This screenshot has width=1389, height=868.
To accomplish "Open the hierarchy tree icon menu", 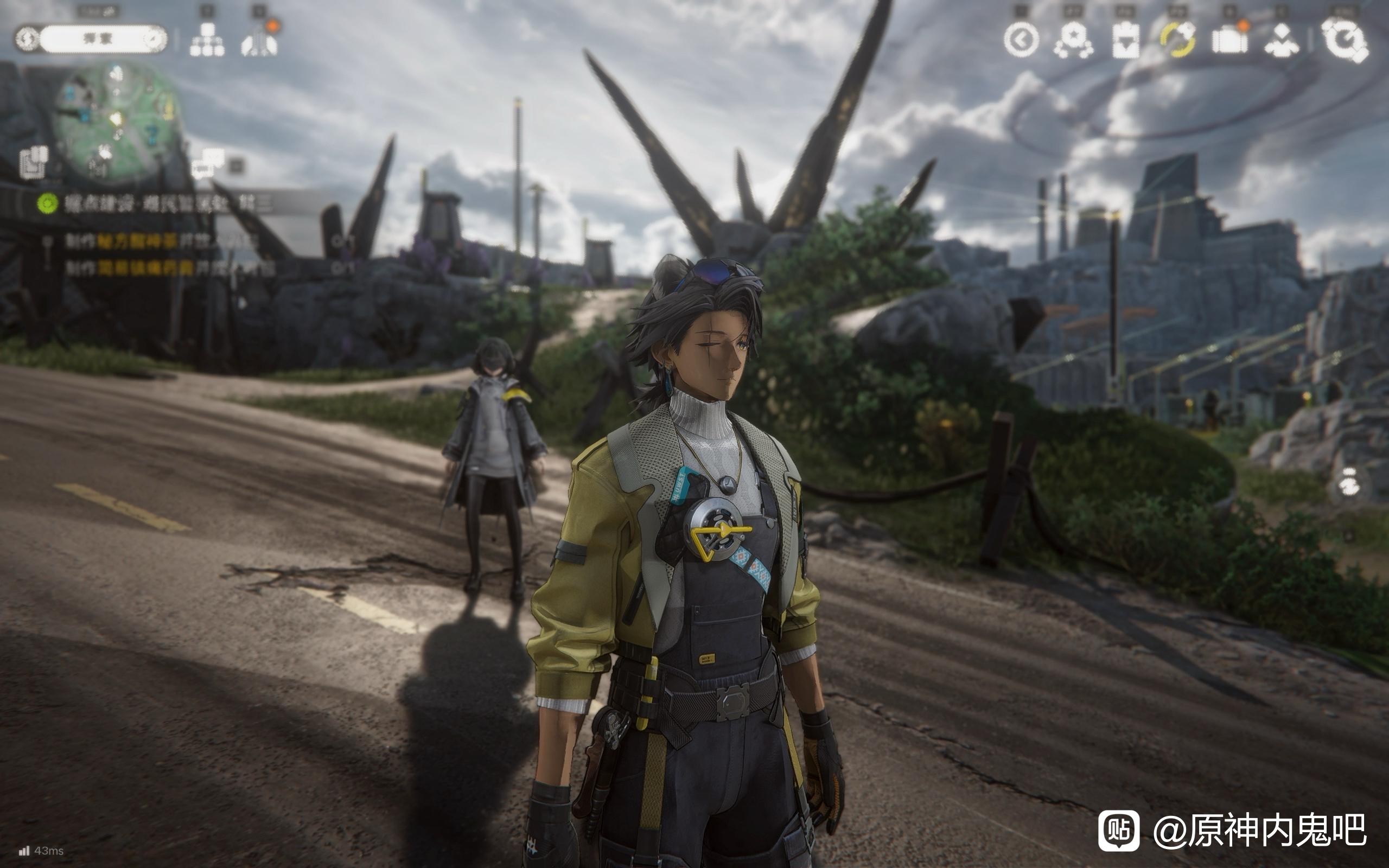I will point(207,40).
